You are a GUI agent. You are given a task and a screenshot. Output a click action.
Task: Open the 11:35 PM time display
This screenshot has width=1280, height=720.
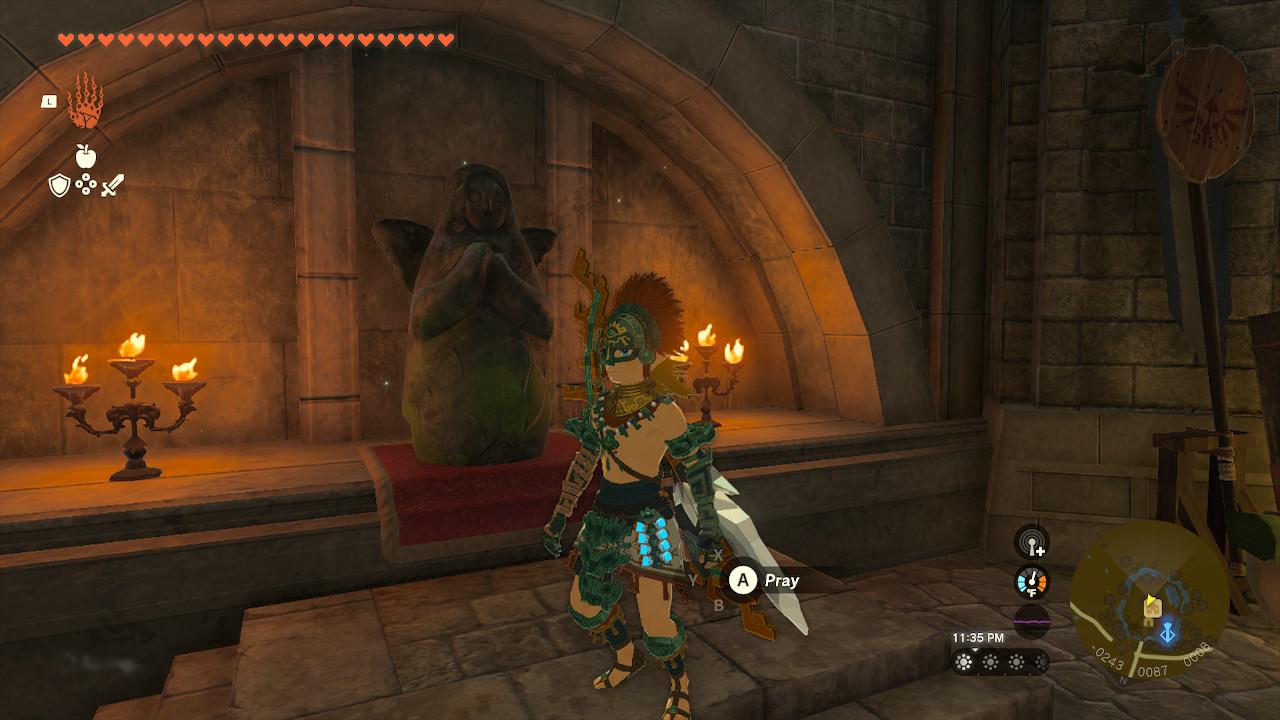pos(978,636)
